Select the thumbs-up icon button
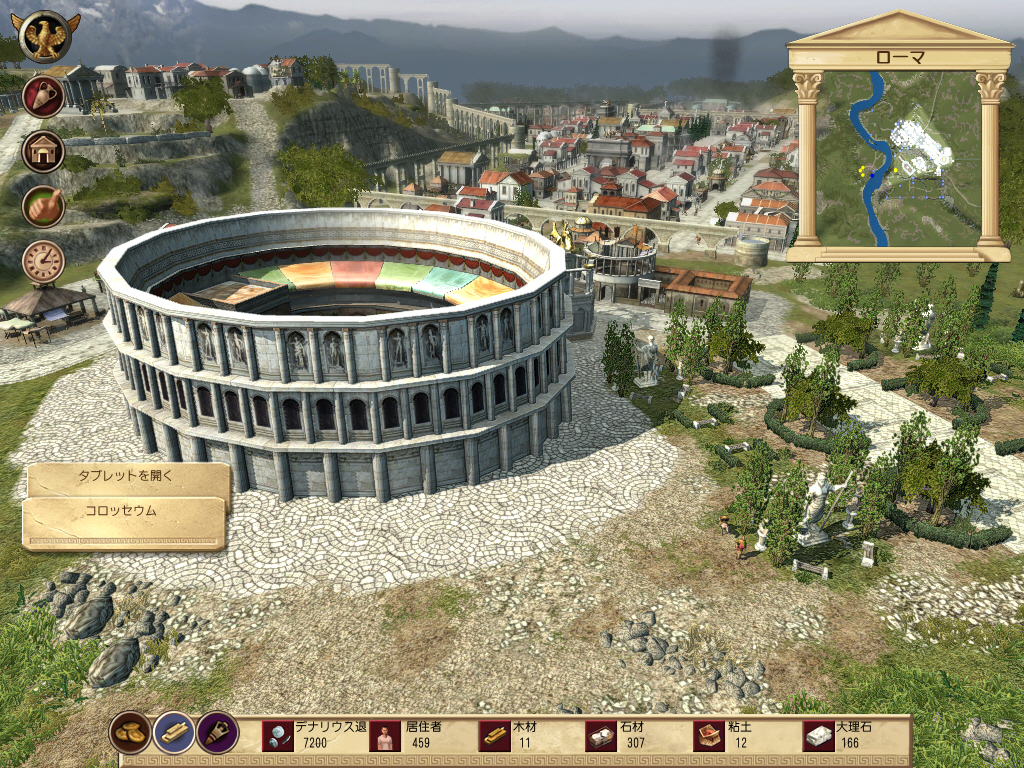Viewport: 1024px width, 768px height. (x=43, y=206)
